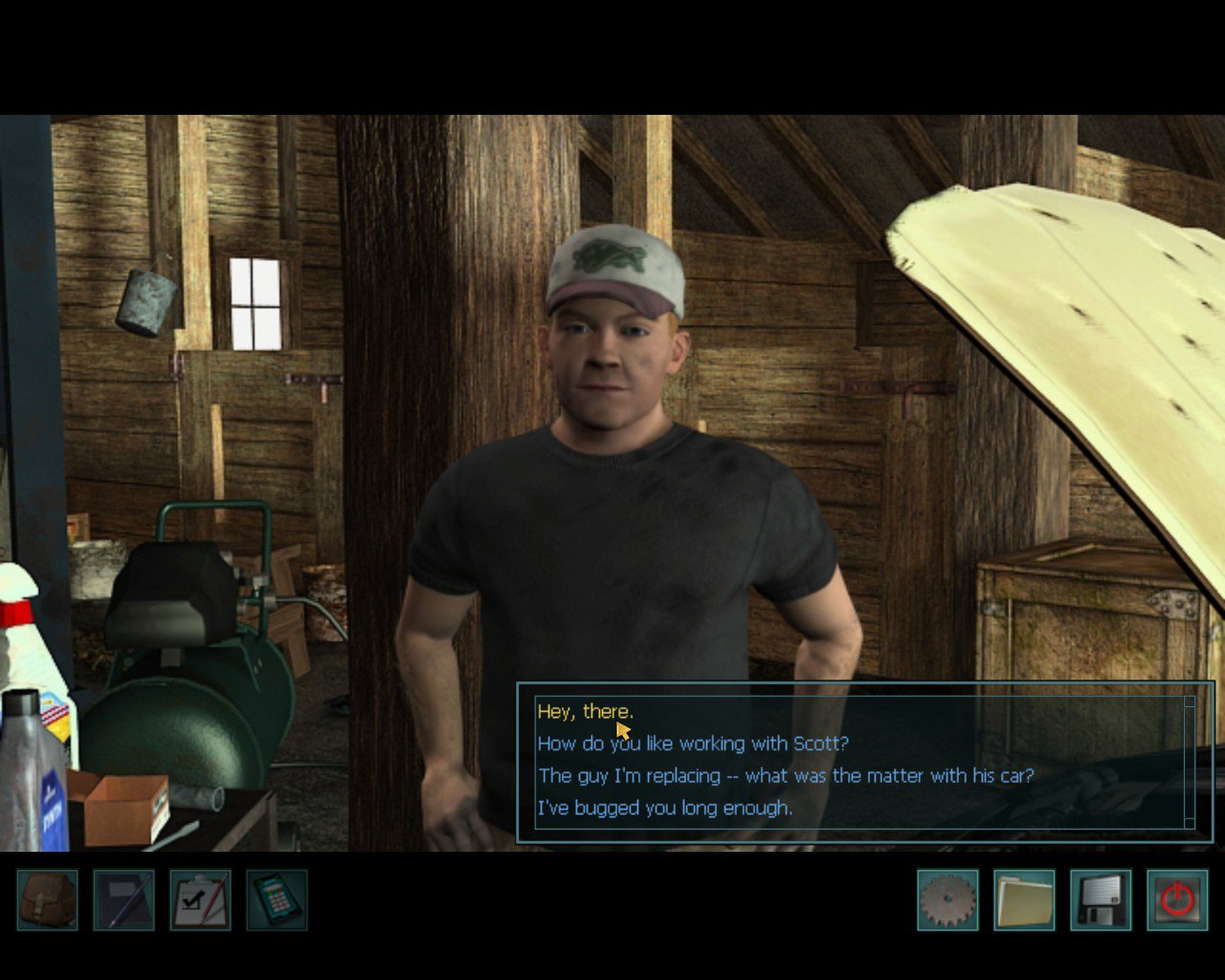Show the task checklist clipboard
This screenshot has height=980, width=1225.
pyautogui.click(x=200, y=900)
